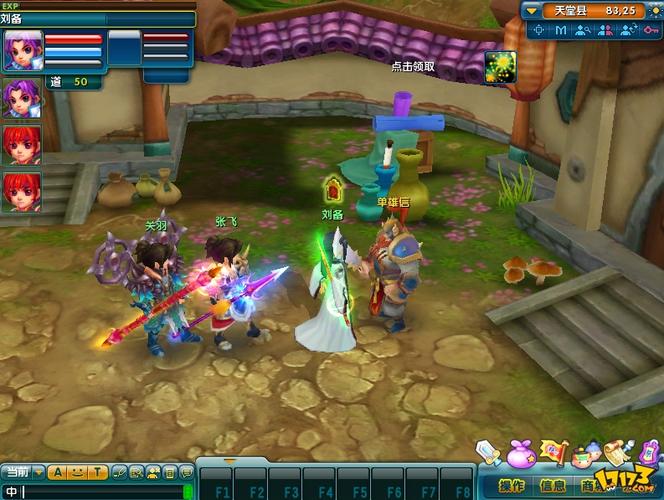The width and height of the screenshot is (664, 500).
Task: Open the chat emoticon smiley button
Action: pos(78,472)
